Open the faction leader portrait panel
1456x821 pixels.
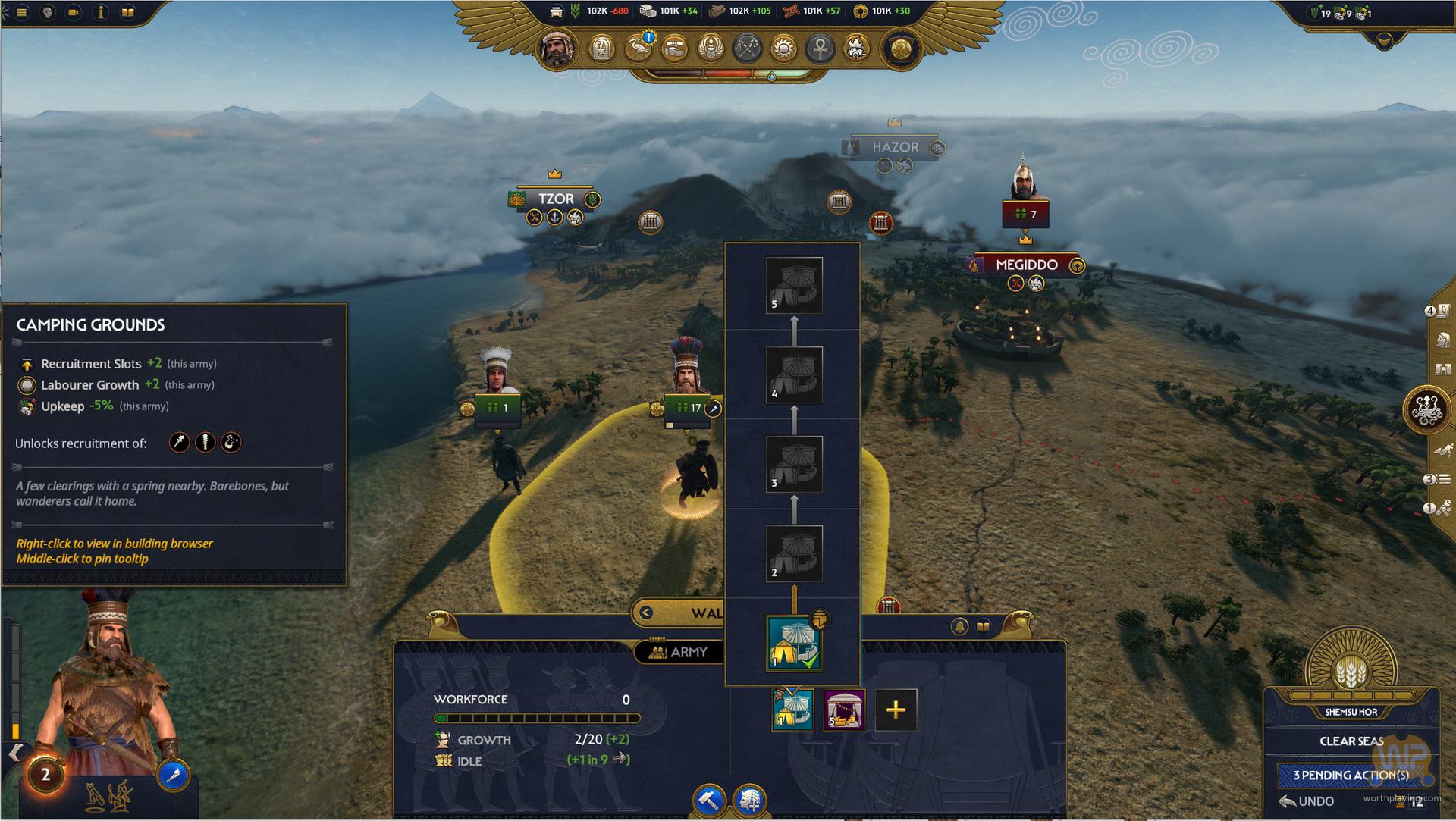tap(558, 49)
